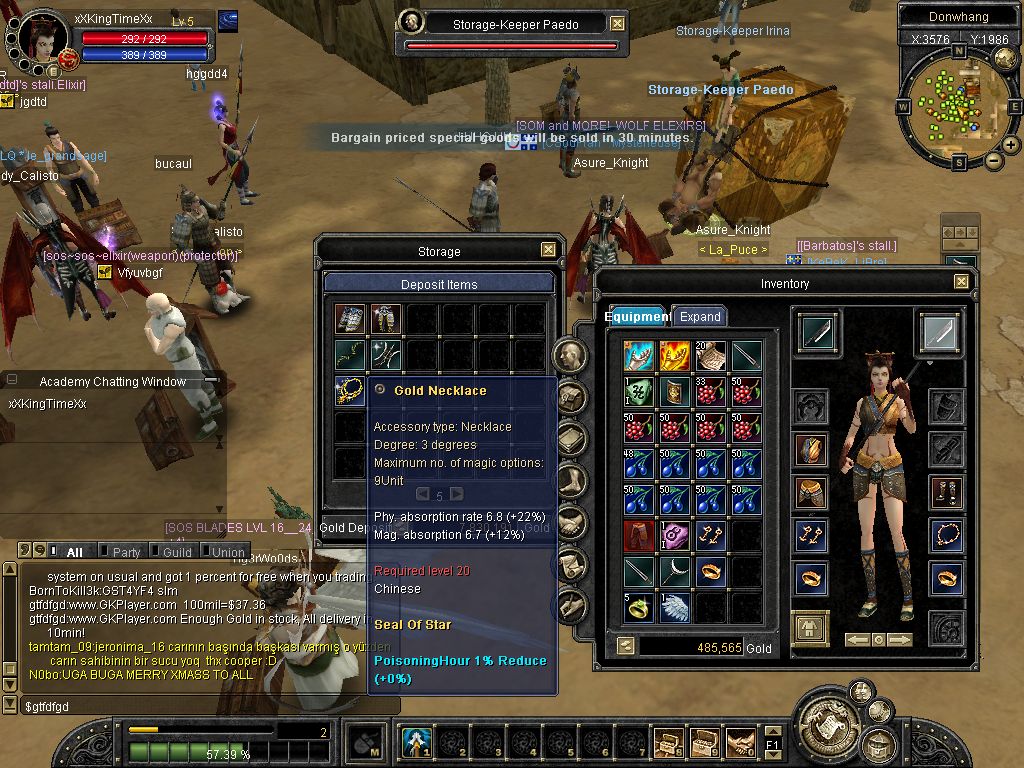This screenshot has width=1024, height=768.
Task: Switch to the Expand inventory tab
Action: (700, 316)
